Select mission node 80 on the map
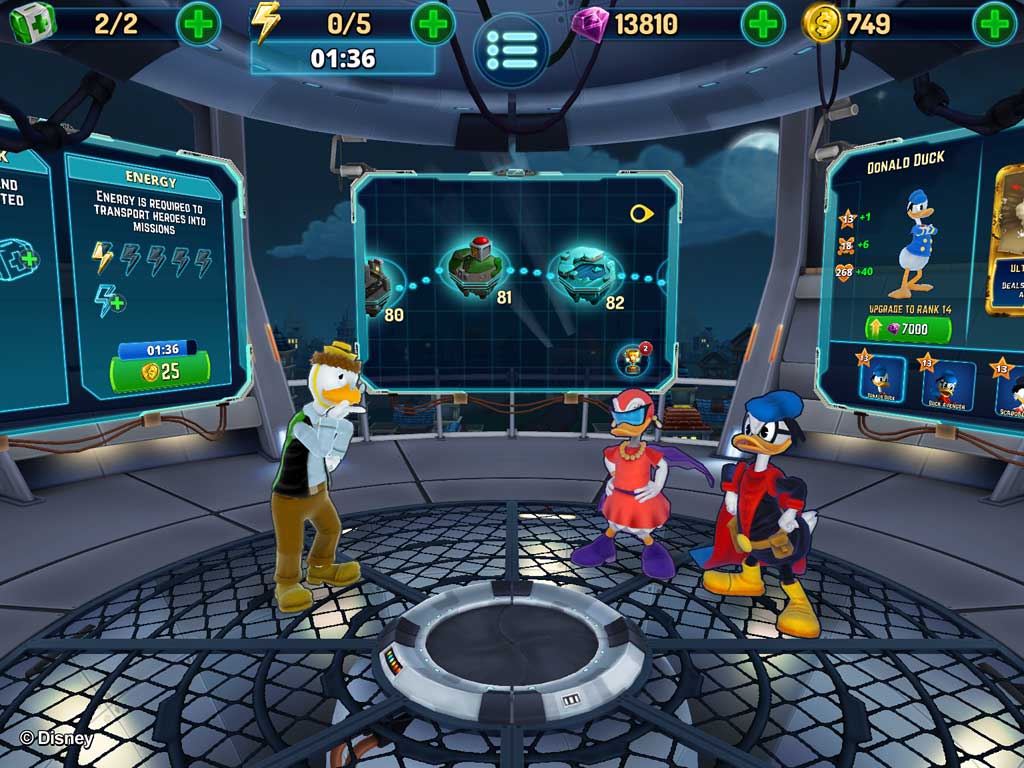The height and width of the screenshot is (768, 1024). (382, 283)
